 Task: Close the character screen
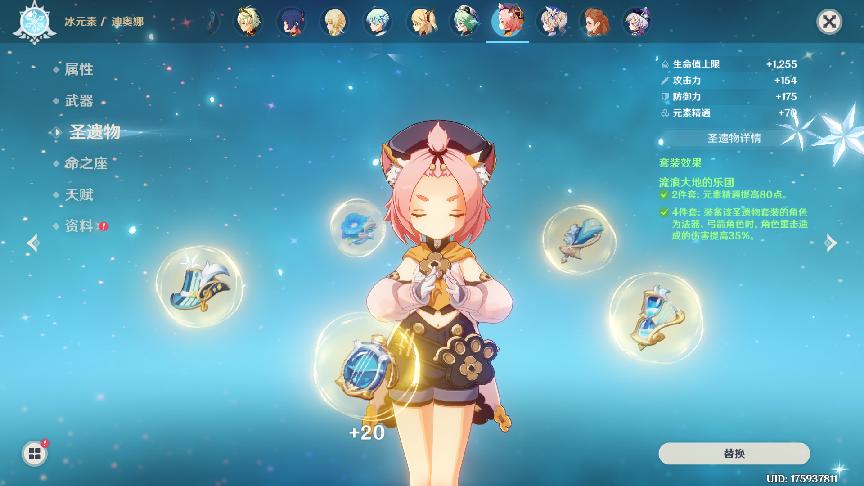[x=828, y=21]
